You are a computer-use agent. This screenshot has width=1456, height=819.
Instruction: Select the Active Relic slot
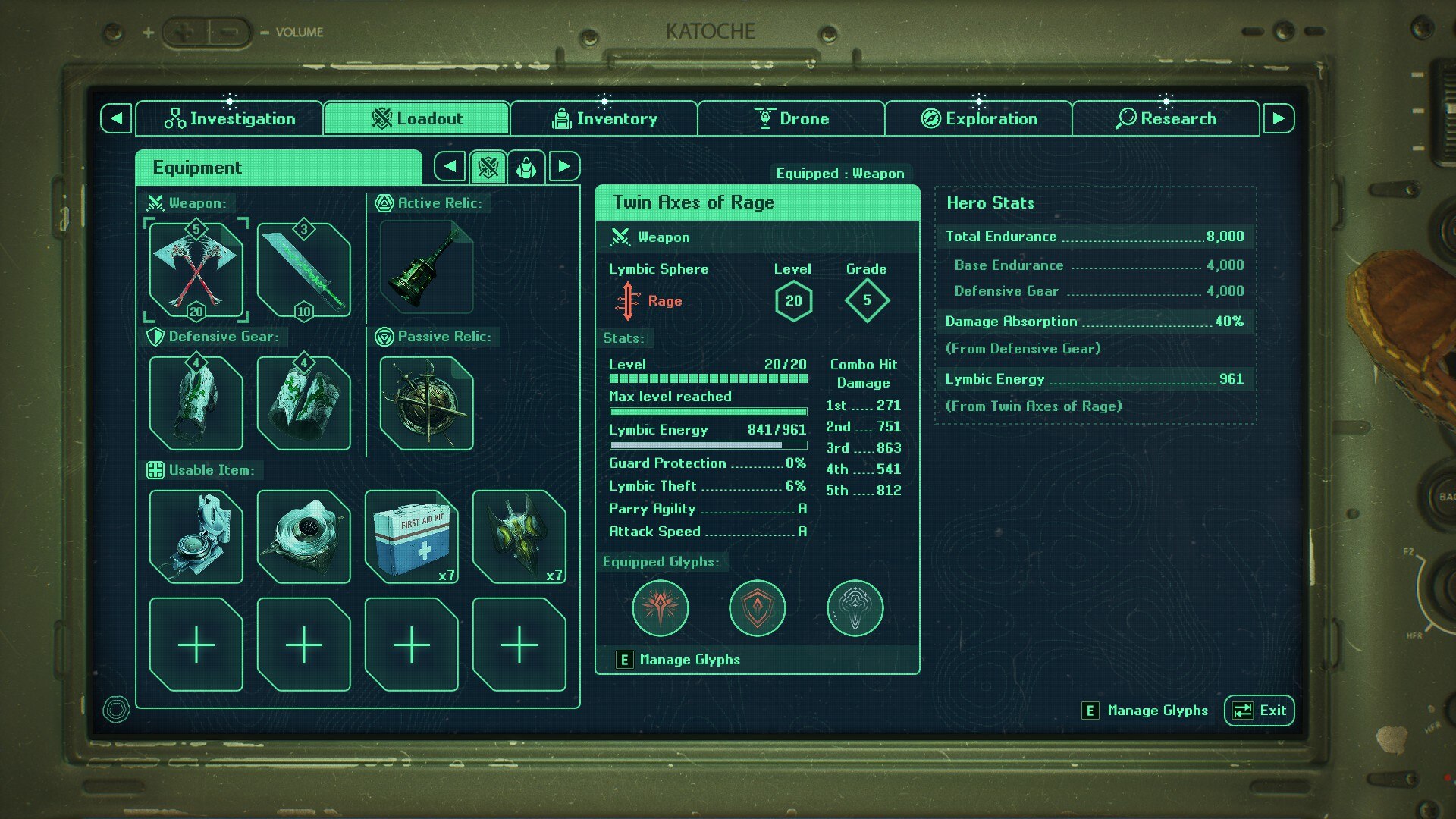(x=426, y=267)
